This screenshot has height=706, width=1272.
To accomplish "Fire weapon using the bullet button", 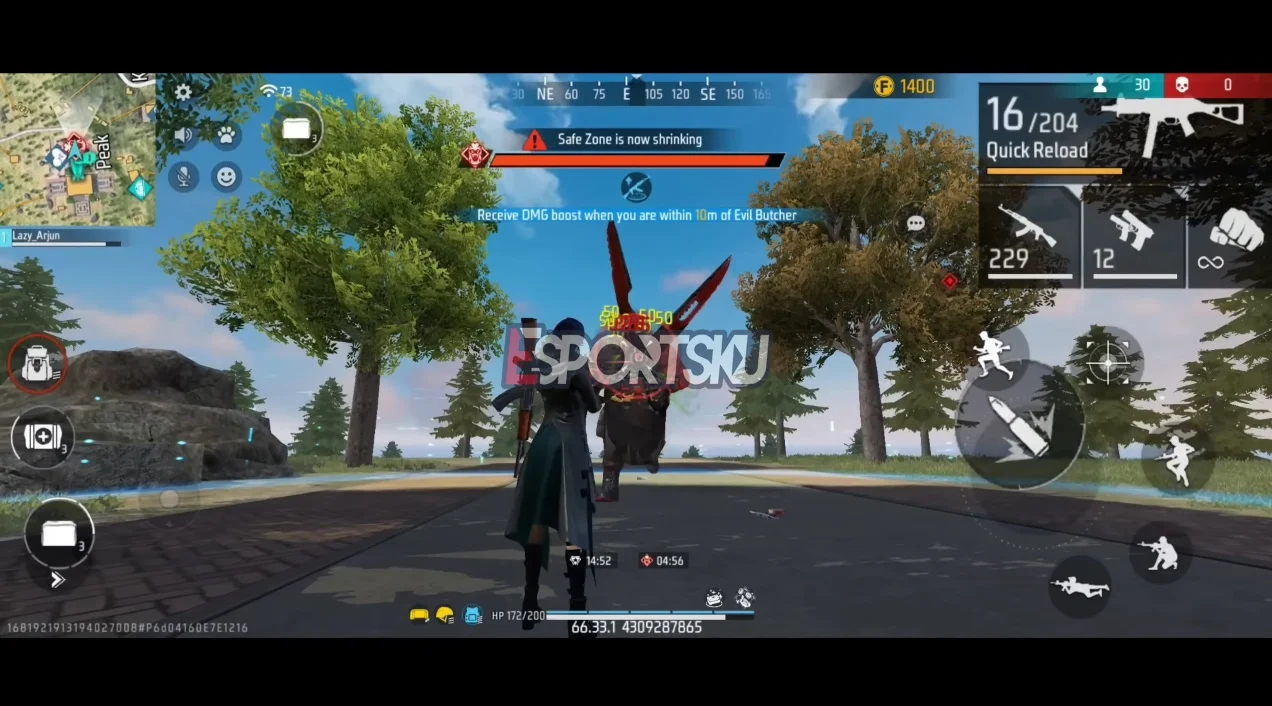I will coord(1018,425).
